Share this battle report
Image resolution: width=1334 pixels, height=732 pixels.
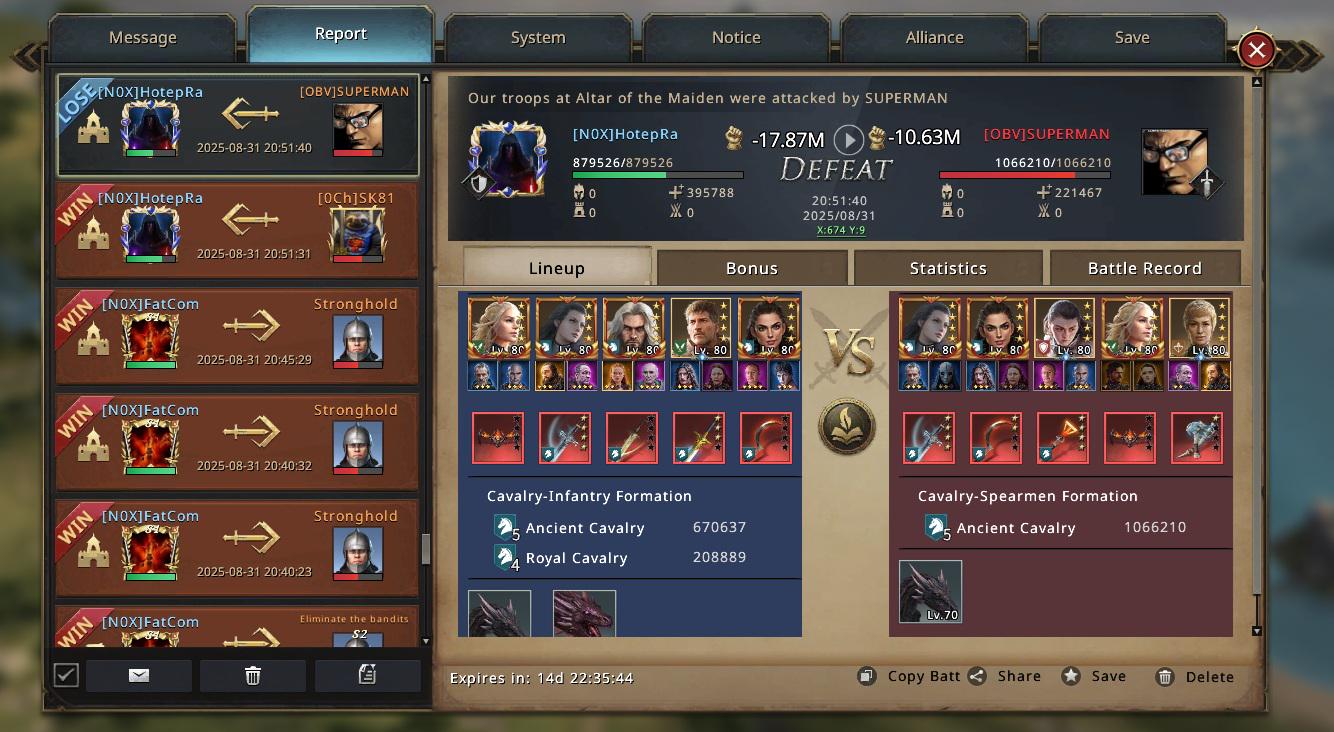pos(1006,677)
